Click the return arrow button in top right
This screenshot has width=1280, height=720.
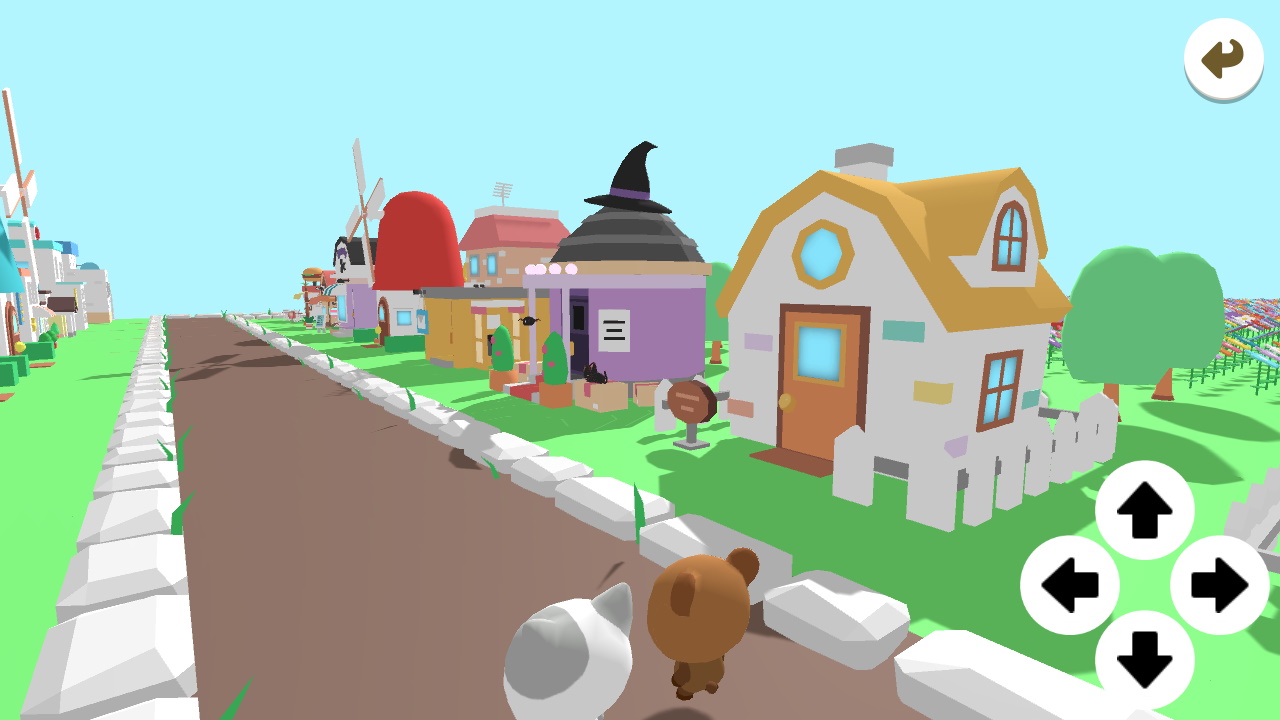tap(1223, 59)
